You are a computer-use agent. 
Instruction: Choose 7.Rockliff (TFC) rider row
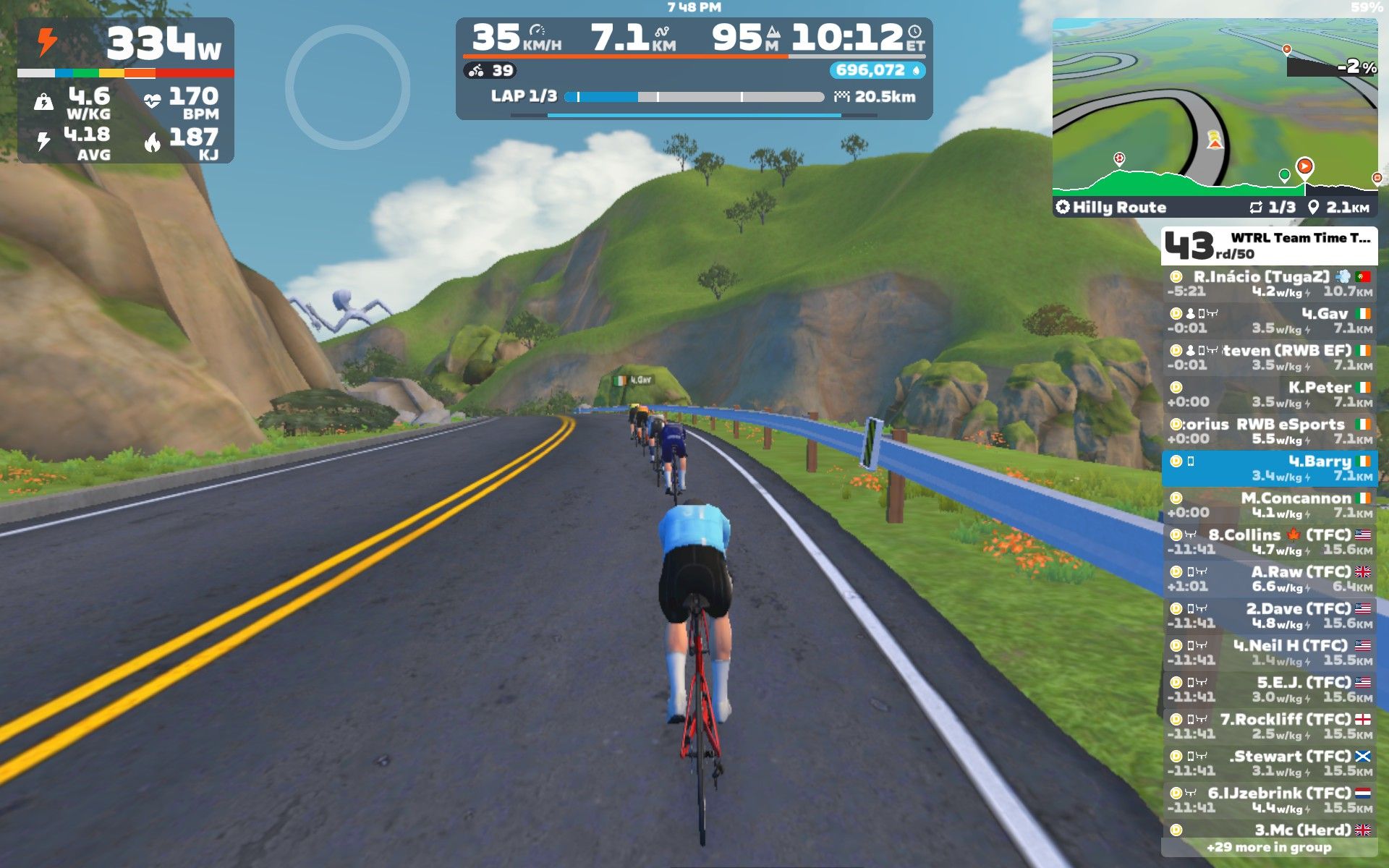click(x=1269, y=726)
